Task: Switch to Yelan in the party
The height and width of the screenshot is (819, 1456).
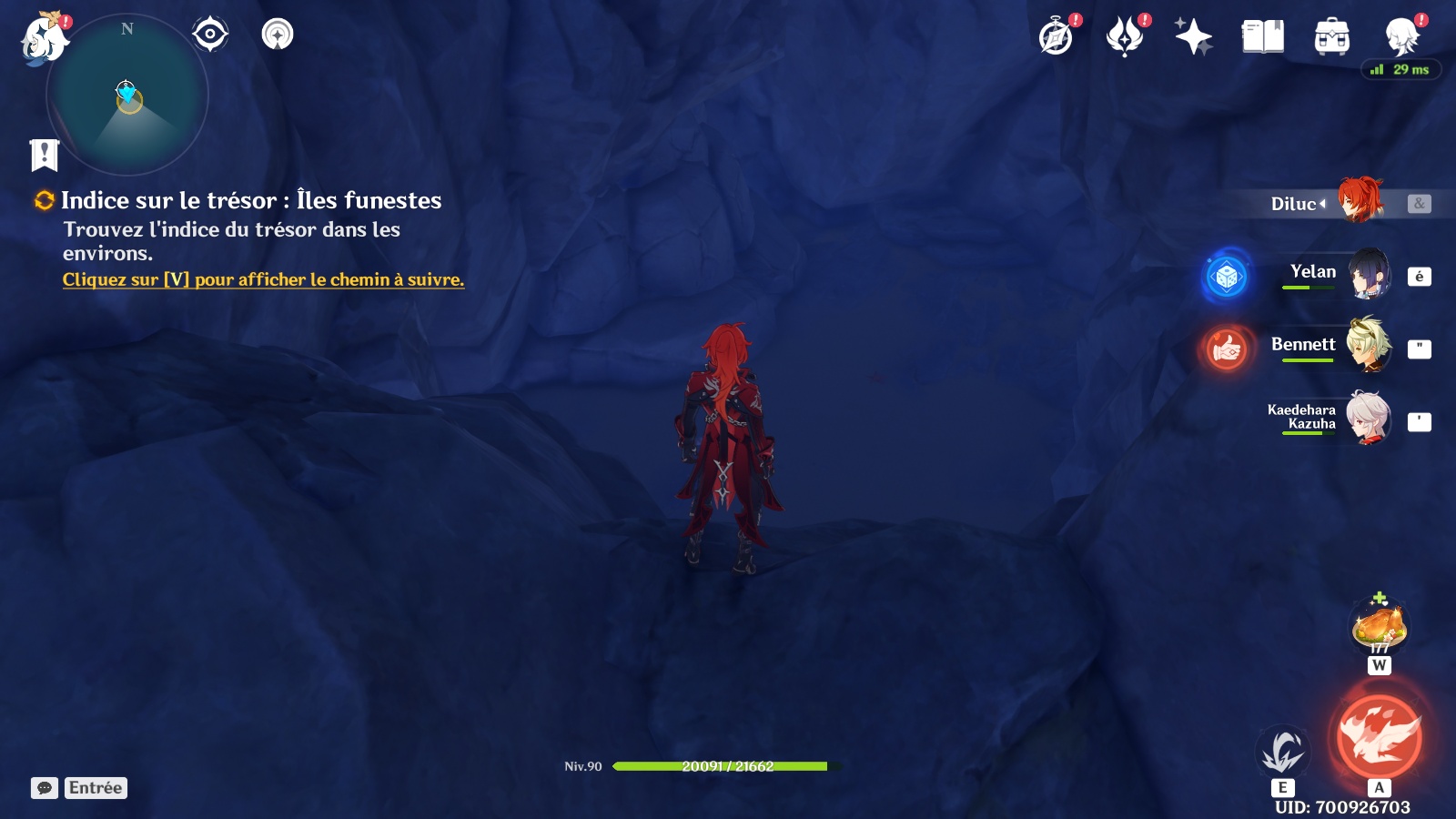Action: click(x=1368, y=274)
